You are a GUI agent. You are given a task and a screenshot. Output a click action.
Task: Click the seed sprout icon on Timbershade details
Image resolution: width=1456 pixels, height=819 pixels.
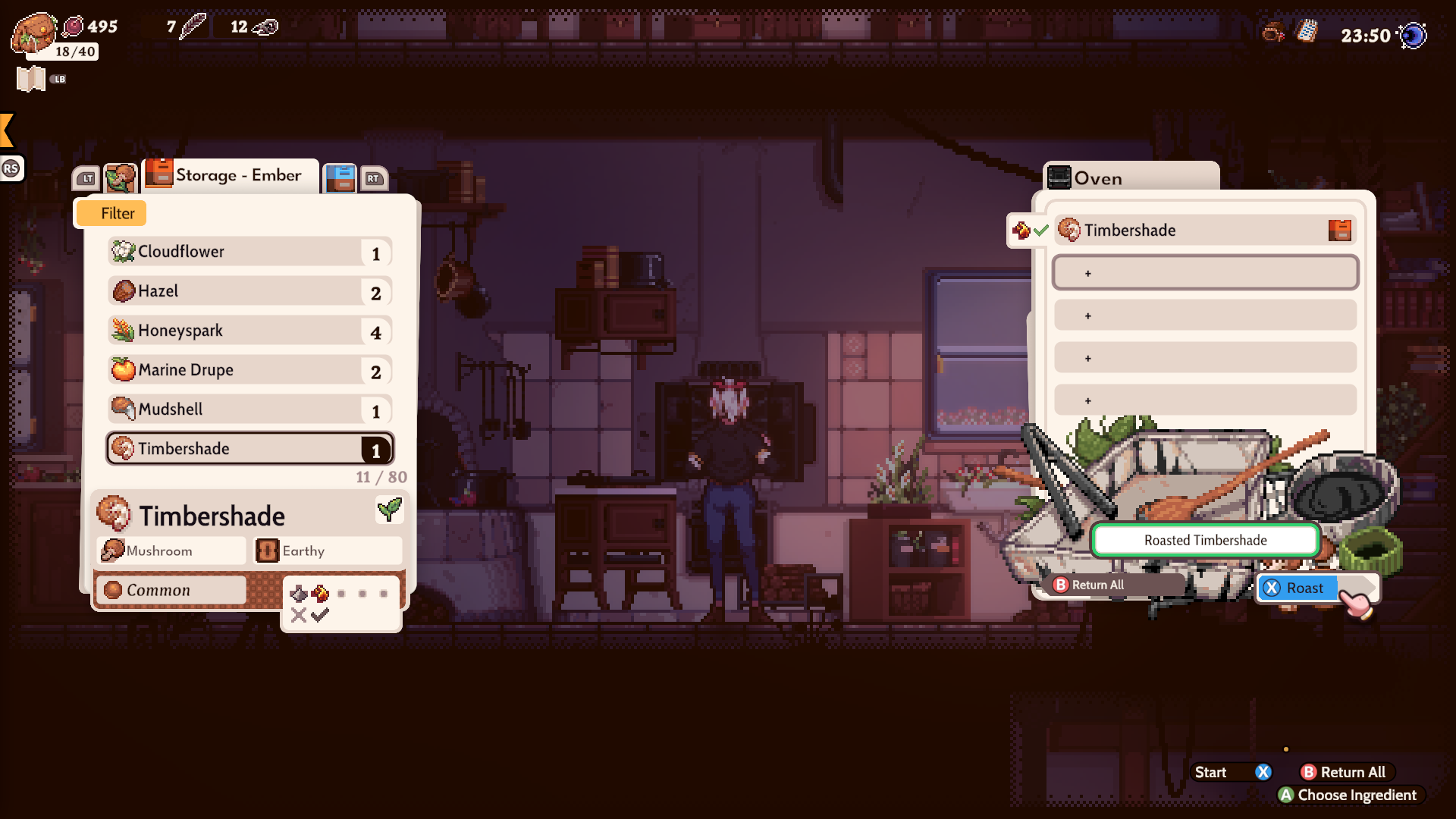389,510
